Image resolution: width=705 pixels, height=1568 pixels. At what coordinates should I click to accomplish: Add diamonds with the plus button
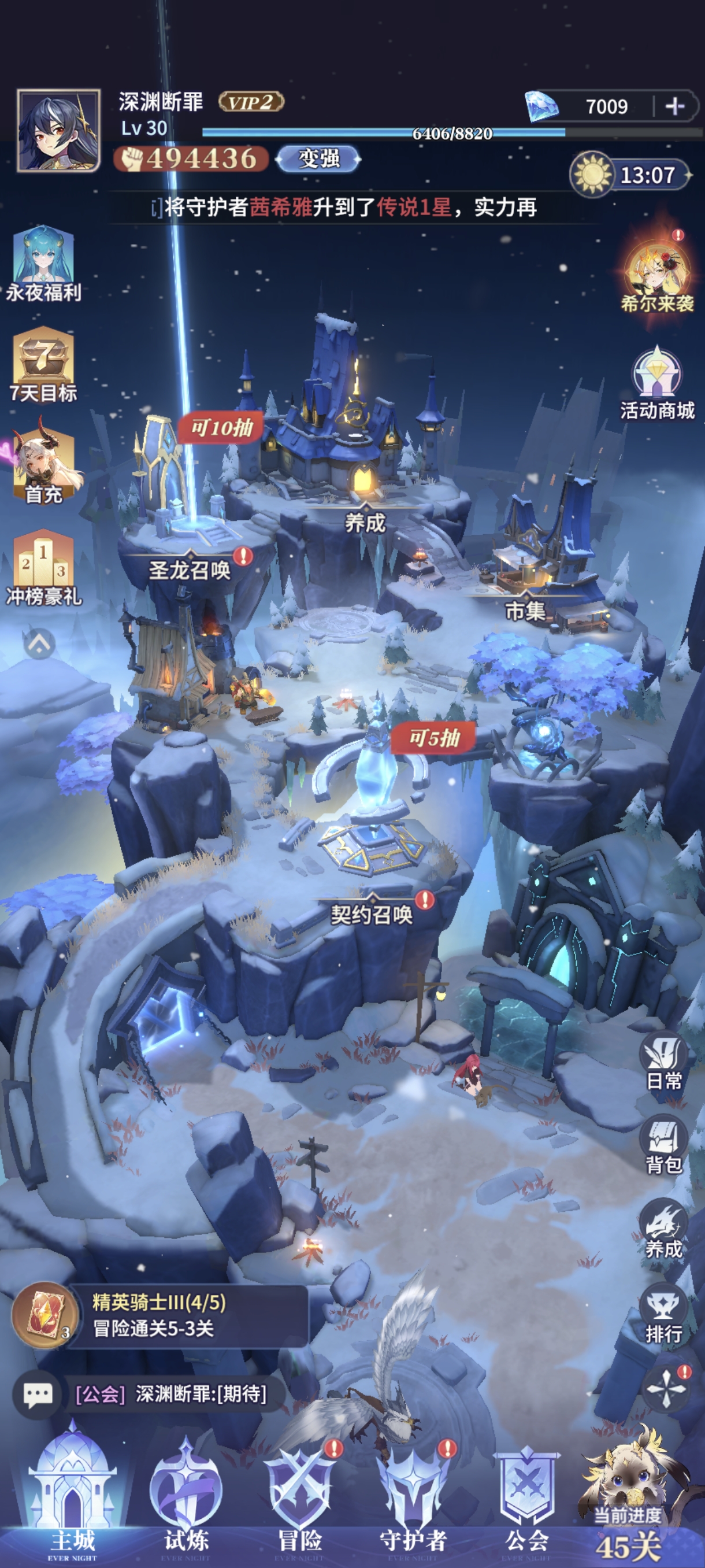(x=674, y=106)
